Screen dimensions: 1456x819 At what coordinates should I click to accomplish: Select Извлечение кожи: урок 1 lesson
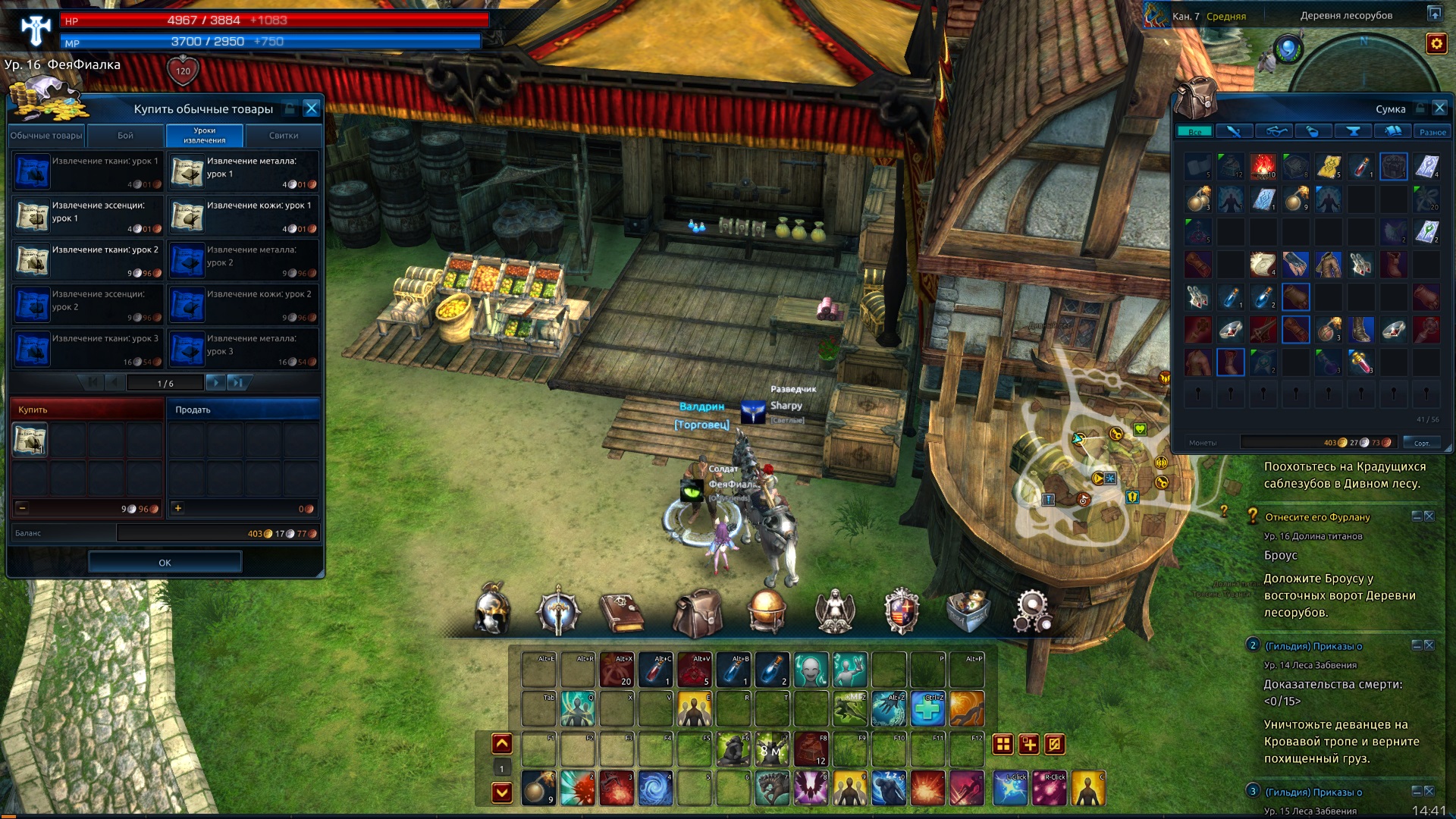[x=243, y=217]
